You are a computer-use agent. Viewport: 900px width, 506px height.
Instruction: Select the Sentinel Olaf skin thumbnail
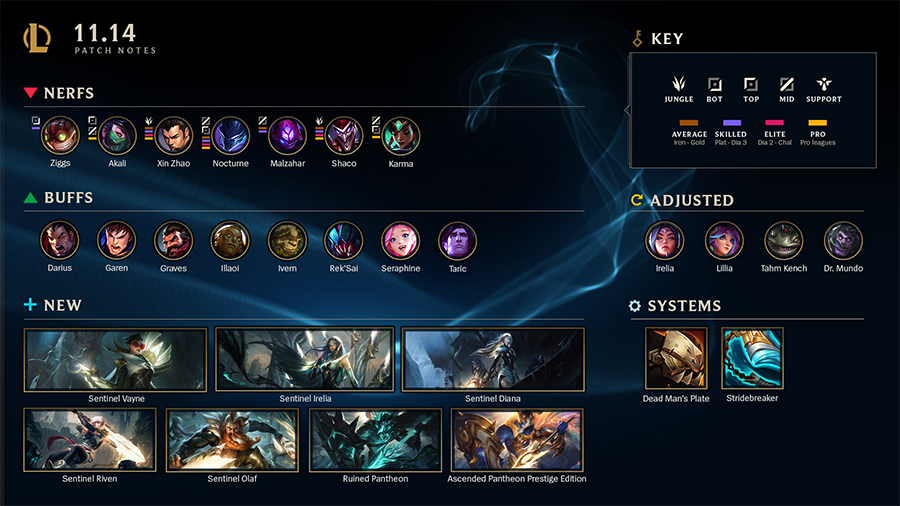coord(232,440)
